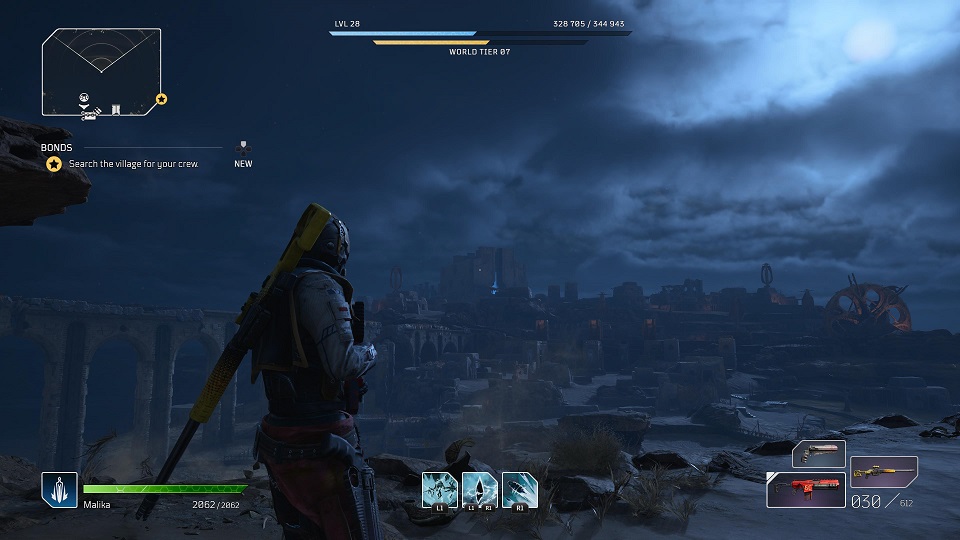Click the white banner marker on the minimap
960x540 pixels.
(116, 107)
